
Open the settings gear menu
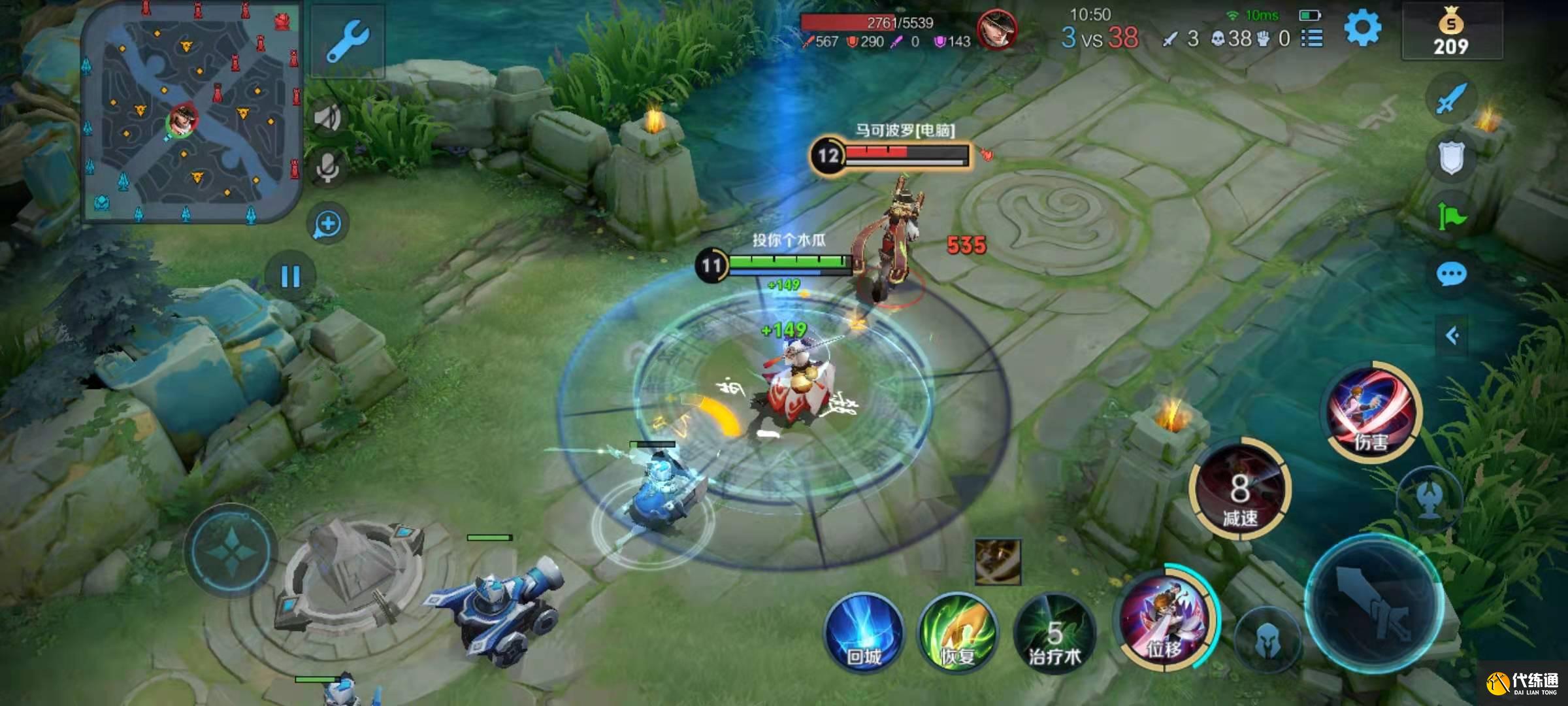point(1362,29)
